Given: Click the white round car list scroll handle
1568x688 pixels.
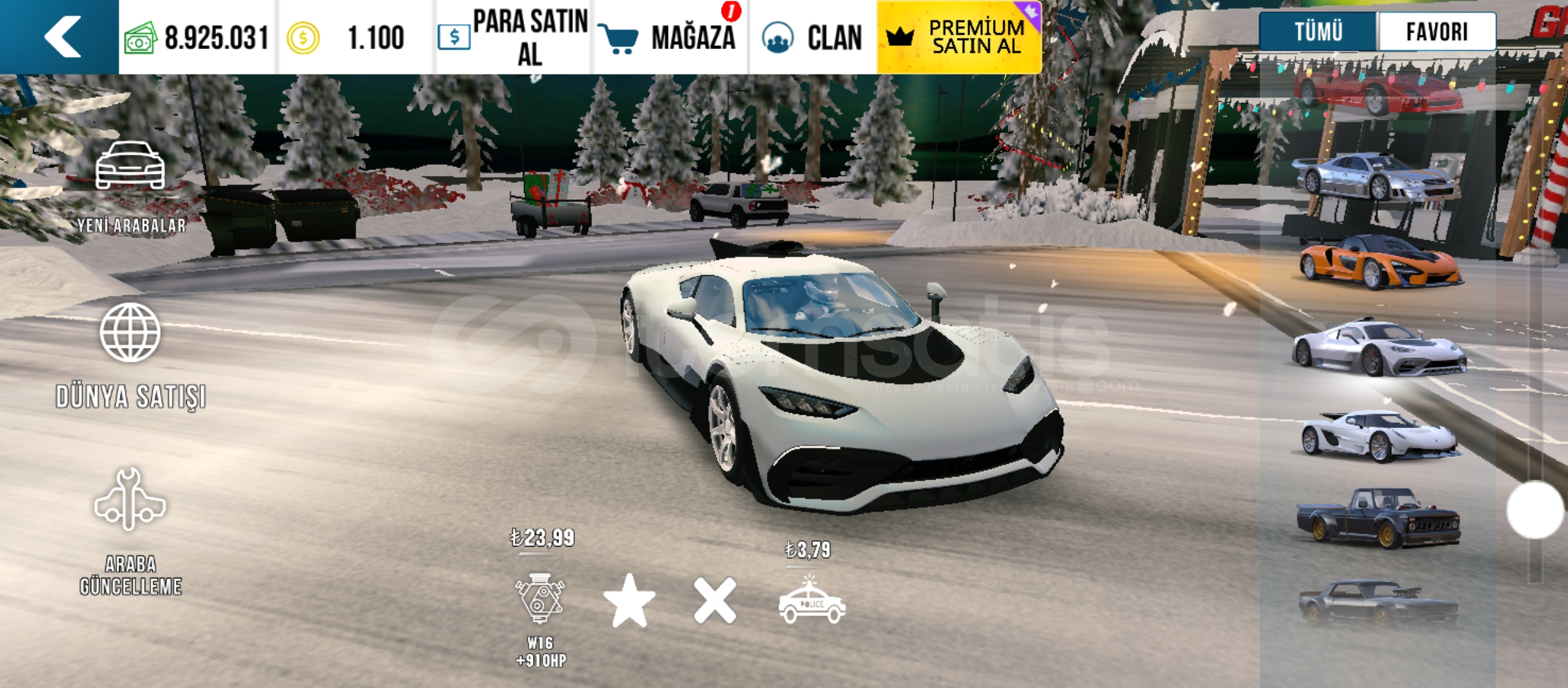Looking at the screenshot, I should [1535, 510].
